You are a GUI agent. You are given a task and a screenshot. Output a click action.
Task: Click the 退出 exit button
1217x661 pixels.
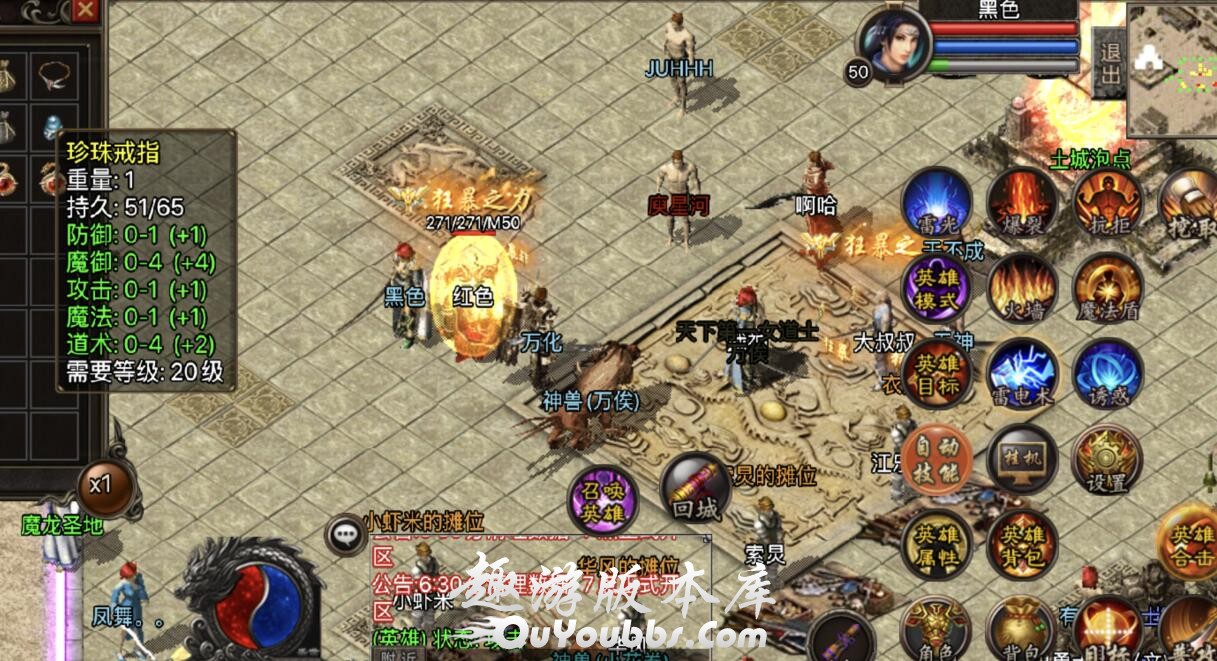point(1109,64)
